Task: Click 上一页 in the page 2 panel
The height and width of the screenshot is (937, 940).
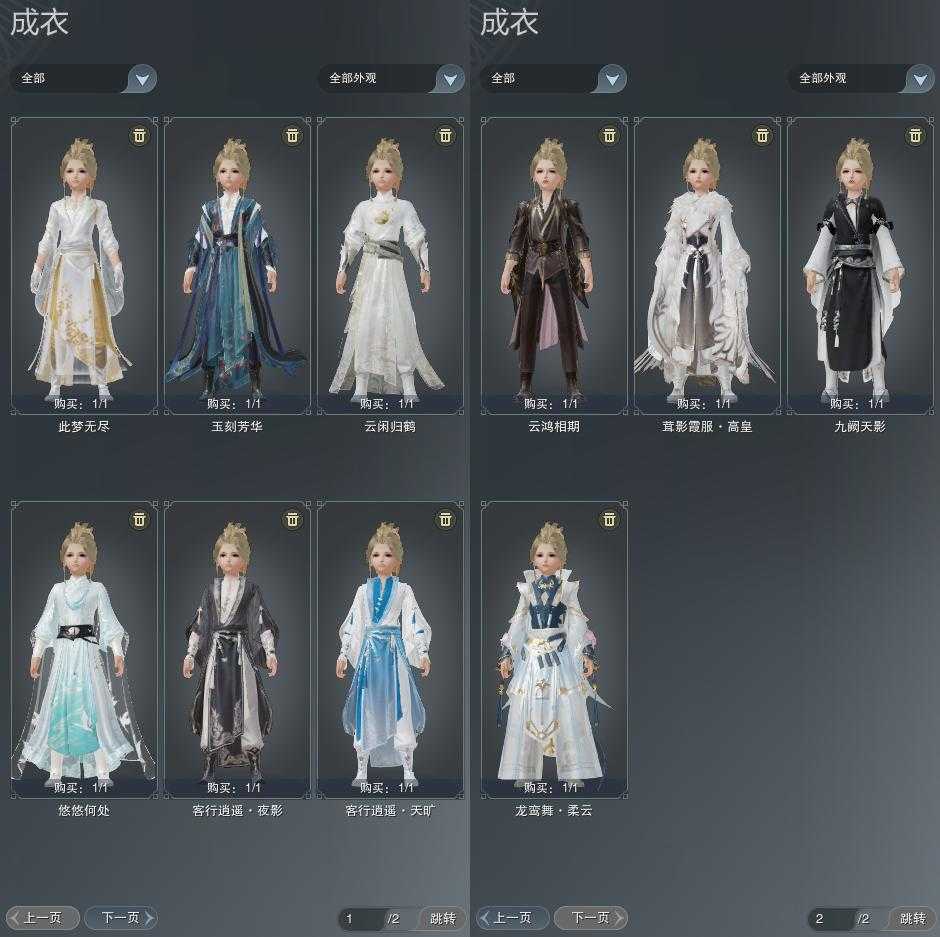Action: pyautogui.click(x=513, y=917)
